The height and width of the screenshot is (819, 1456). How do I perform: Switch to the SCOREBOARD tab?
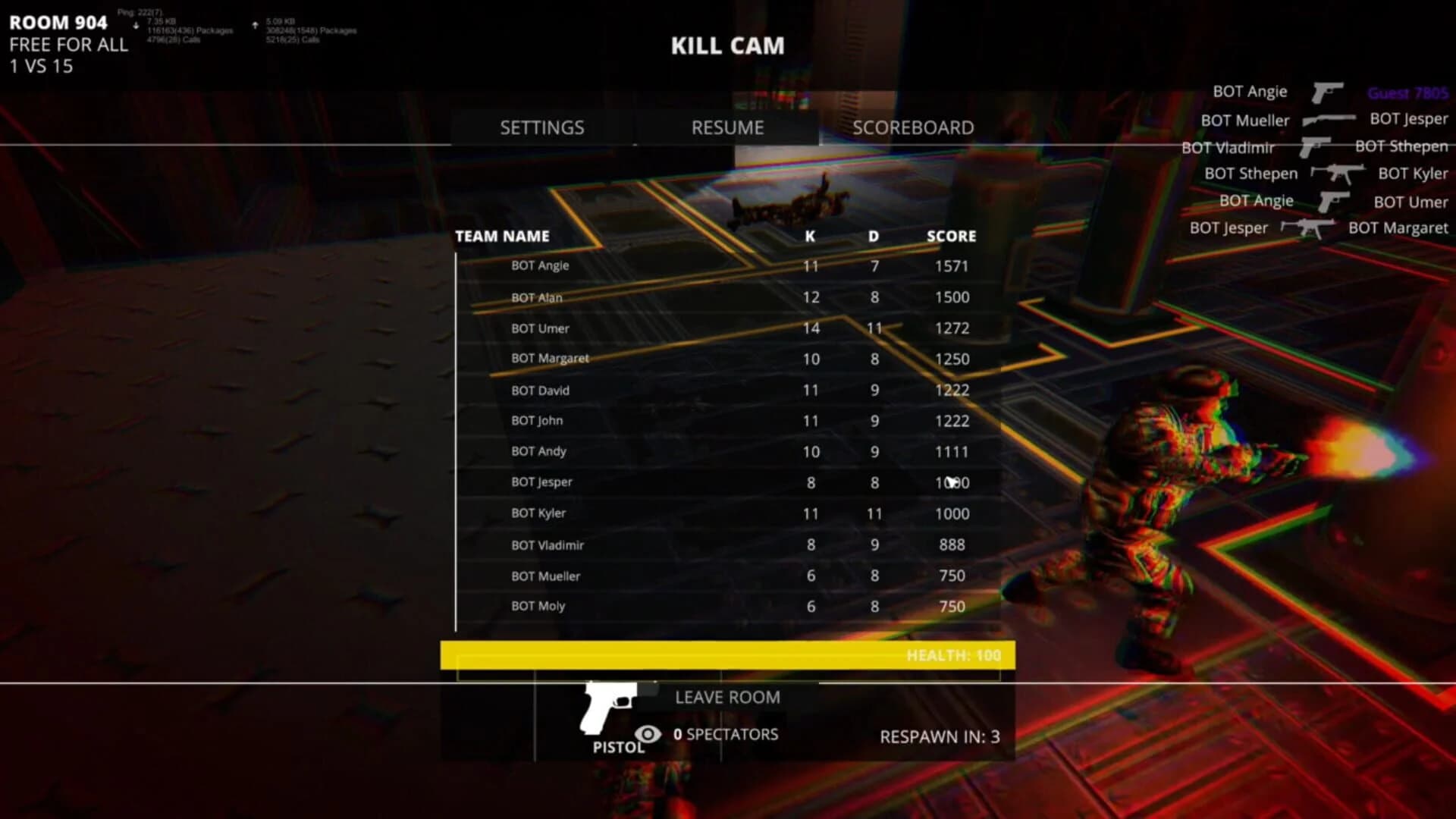(914, 127)
